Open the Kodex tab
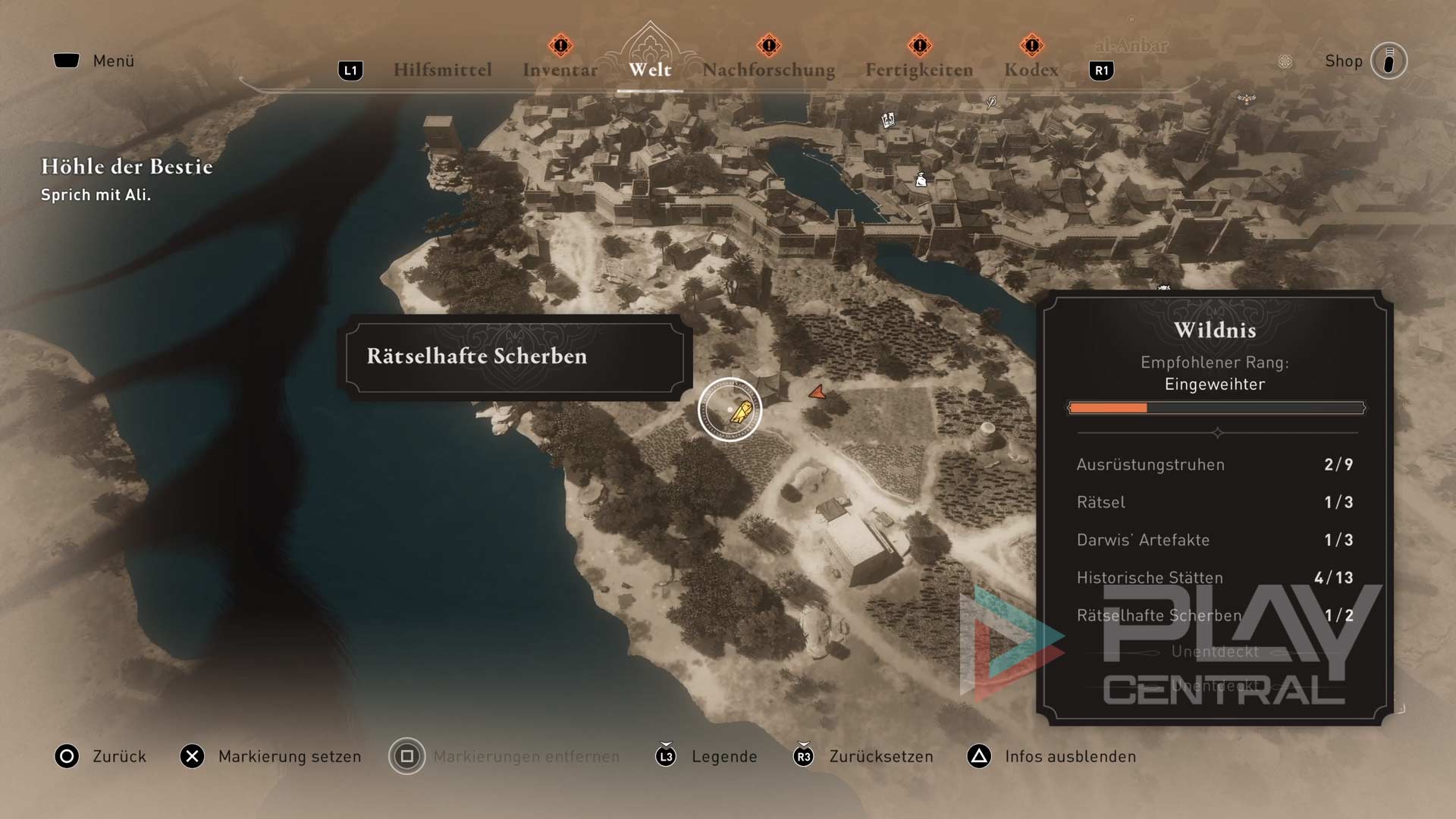Screen dimensions: 1456x819 coord(1031,70)
